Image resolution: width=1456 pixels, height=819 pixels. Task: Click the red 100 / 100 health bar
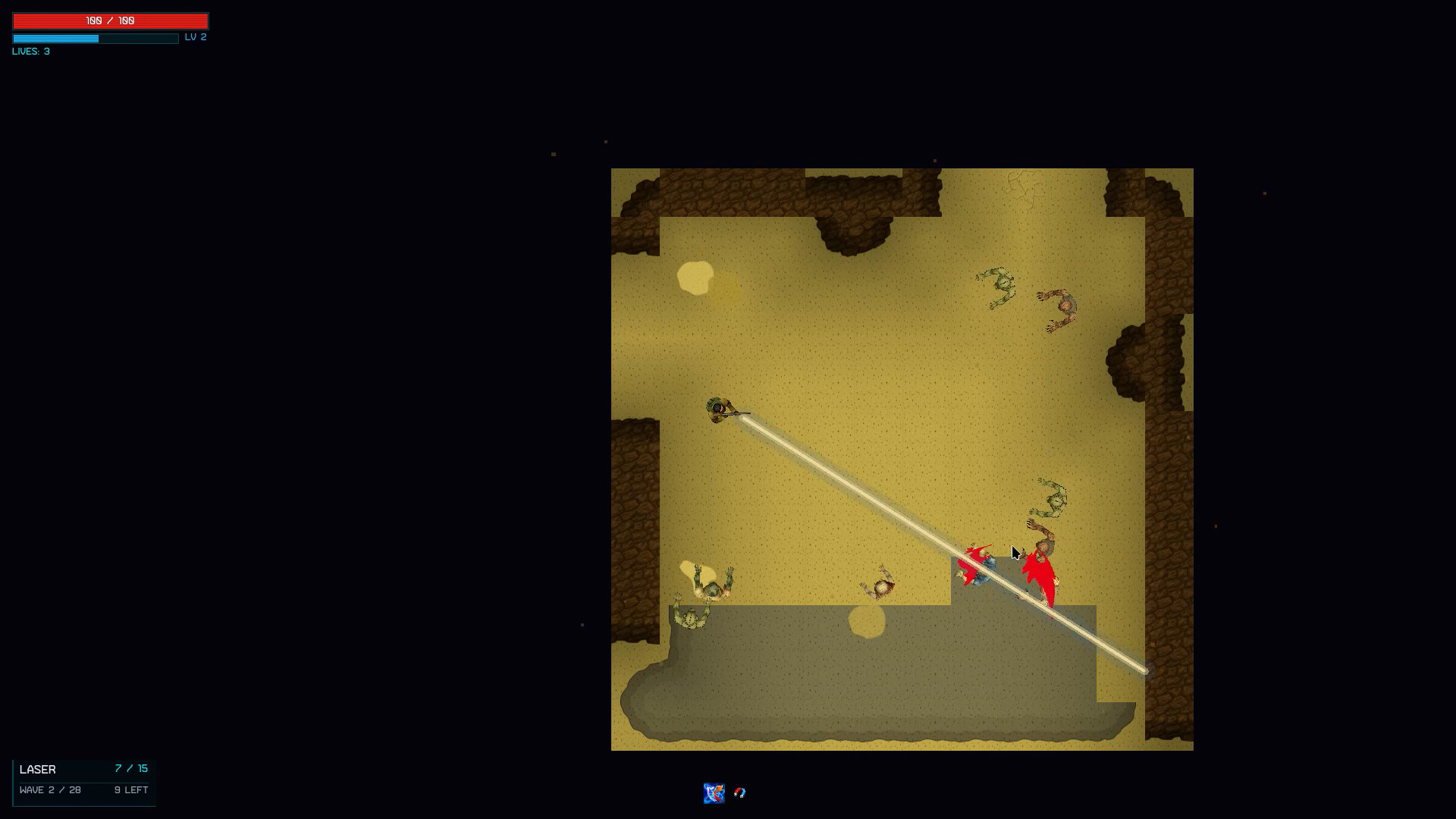pyautogui.click(x=109, y=20)
